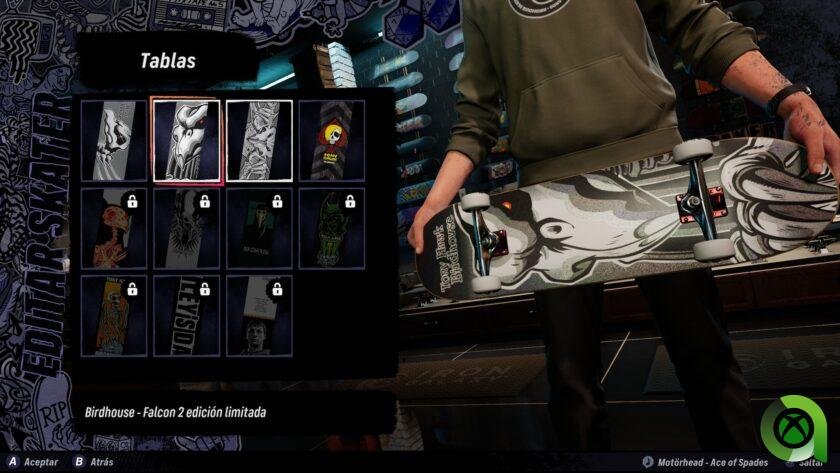Choose the highlighted Falcon 2 limited edition board
This screenshot has width=840, height=473.
(x=186, y=141)
